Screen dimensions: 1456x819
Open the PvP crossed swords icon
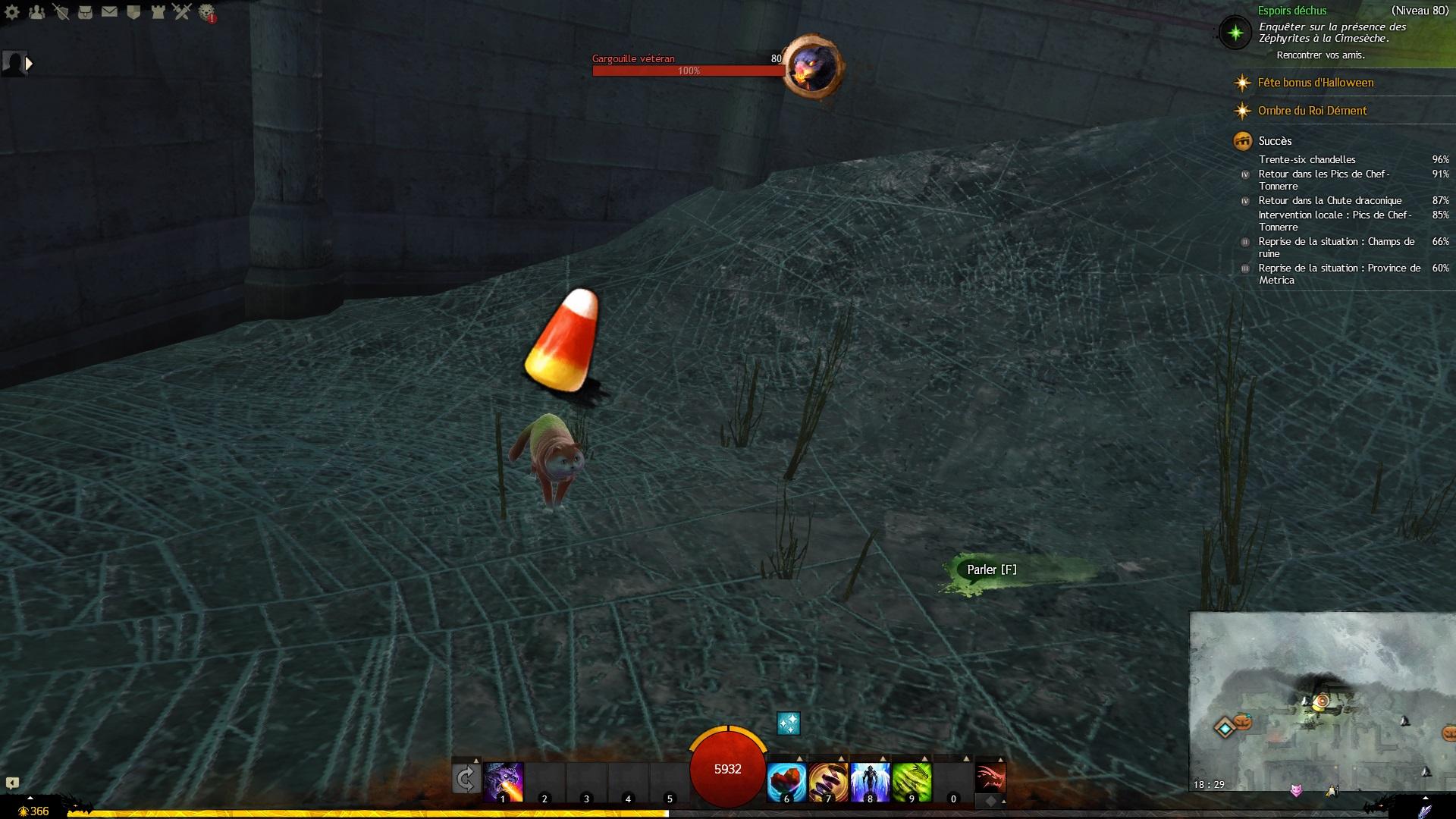tap(182, 12)
